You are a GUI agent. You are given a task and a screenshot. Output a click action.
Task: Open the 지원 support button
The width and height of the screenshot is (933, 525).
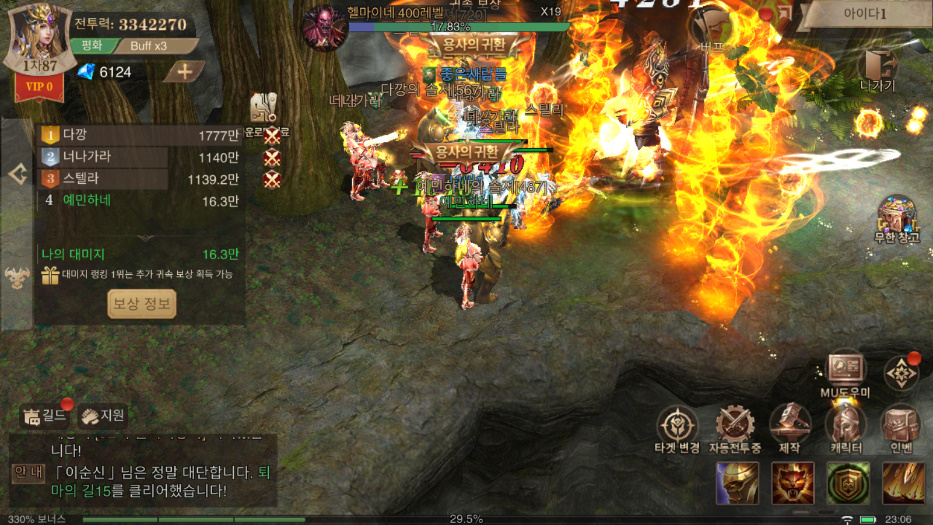point(104,415)
